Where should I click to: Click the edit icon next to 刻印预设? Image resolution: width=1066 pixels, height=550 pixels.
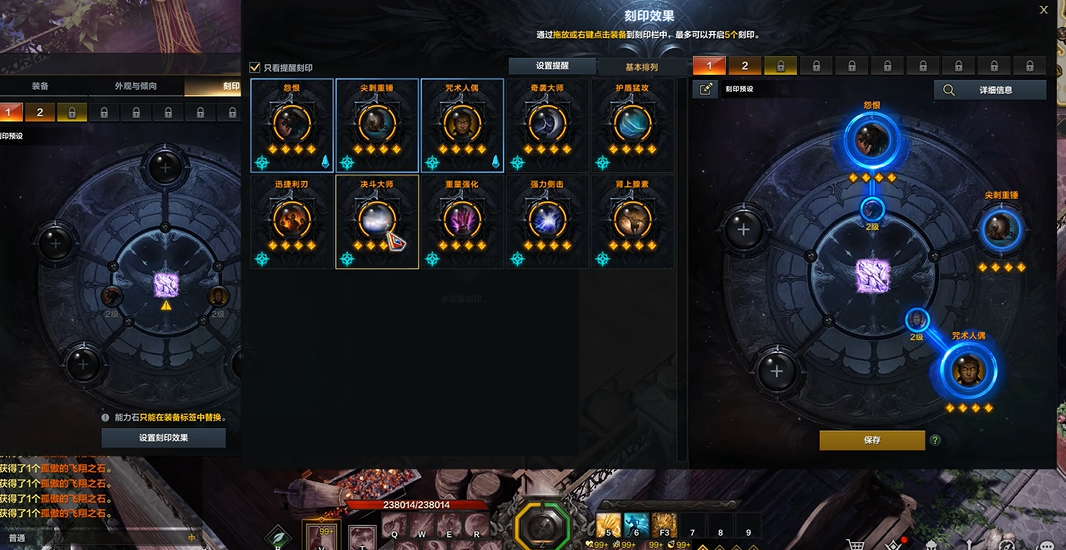pyautogui.click(x=707, y=90)
